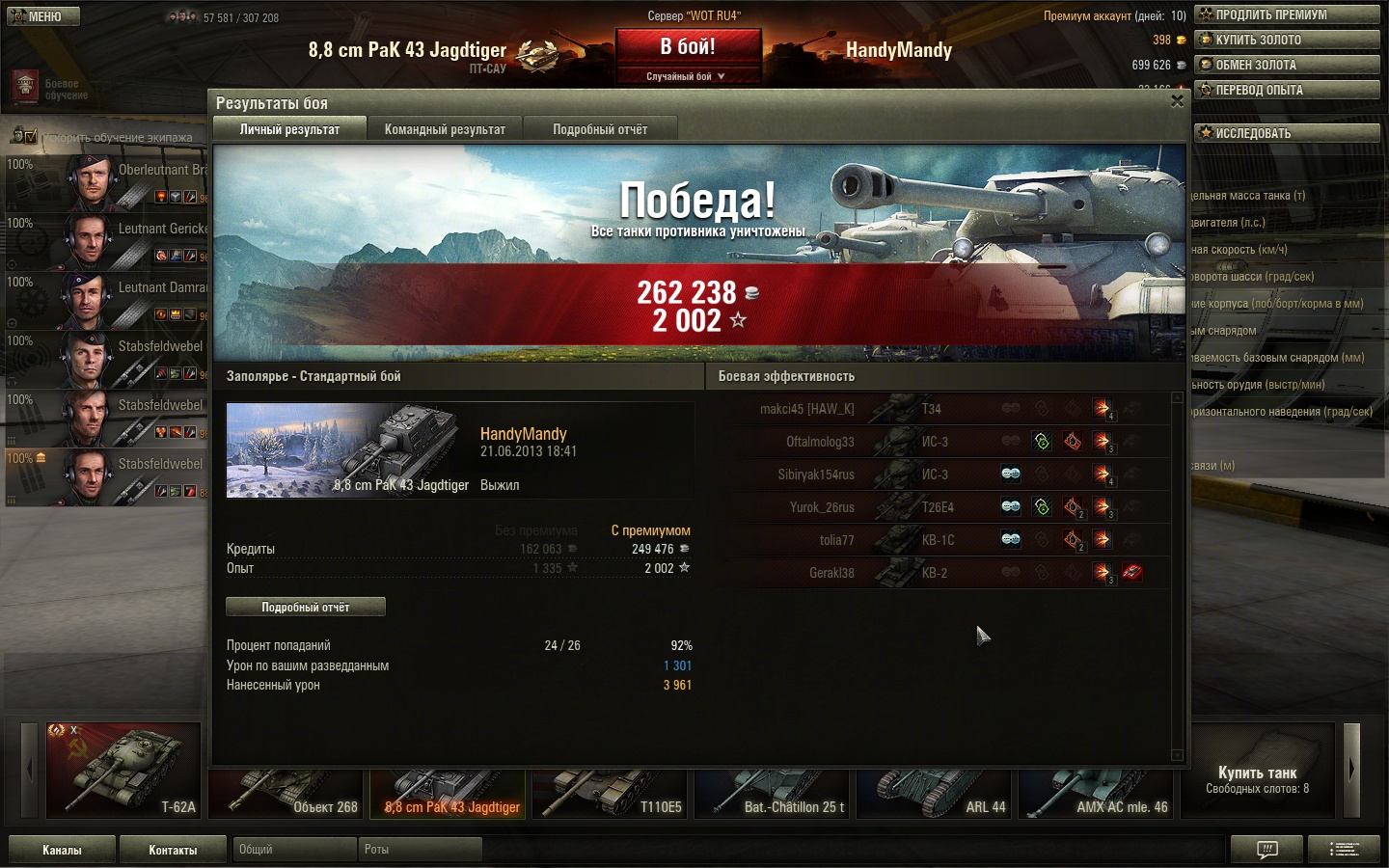Close the battle results window
The height and width of the screenshot is (868, 1389).
(x=1177, y=101)
